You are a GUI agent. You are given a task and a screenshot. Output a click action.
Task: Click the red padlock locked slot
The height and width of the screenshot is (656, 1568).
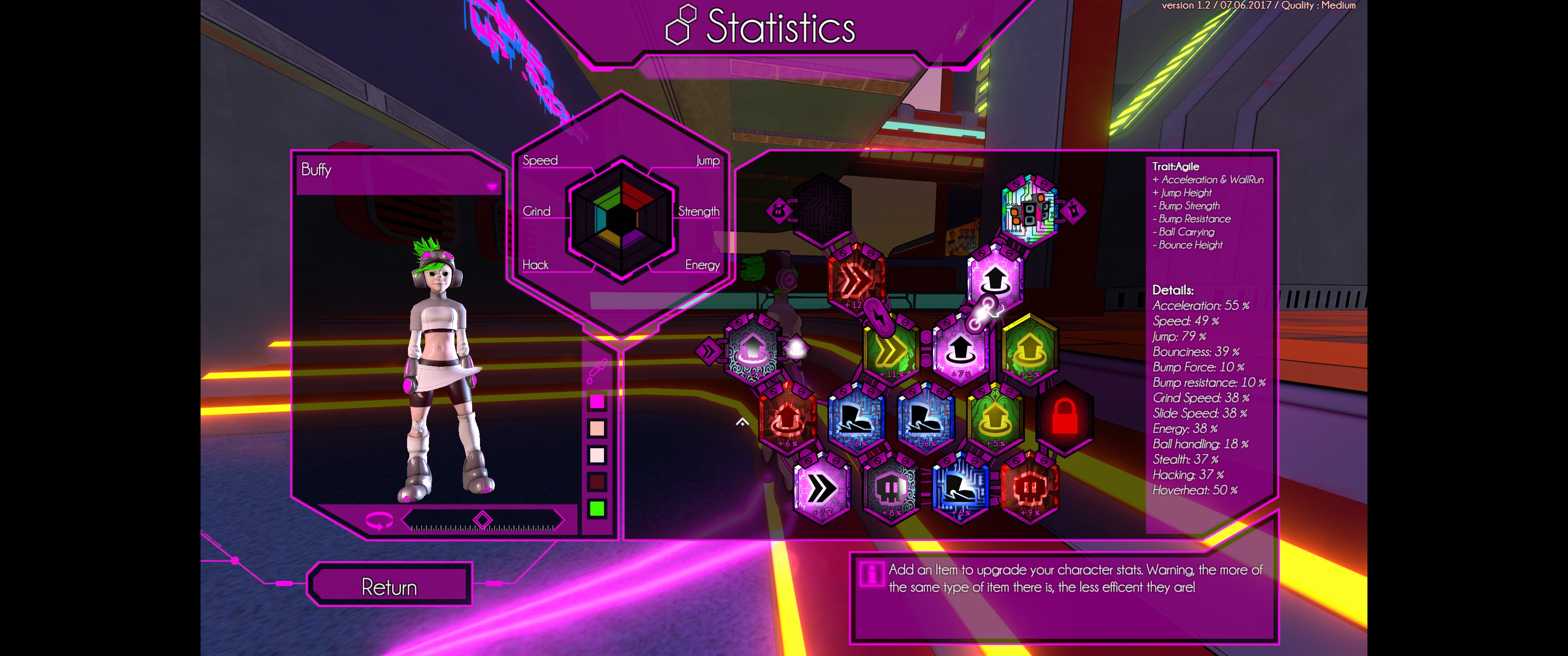click(1065, 417)
